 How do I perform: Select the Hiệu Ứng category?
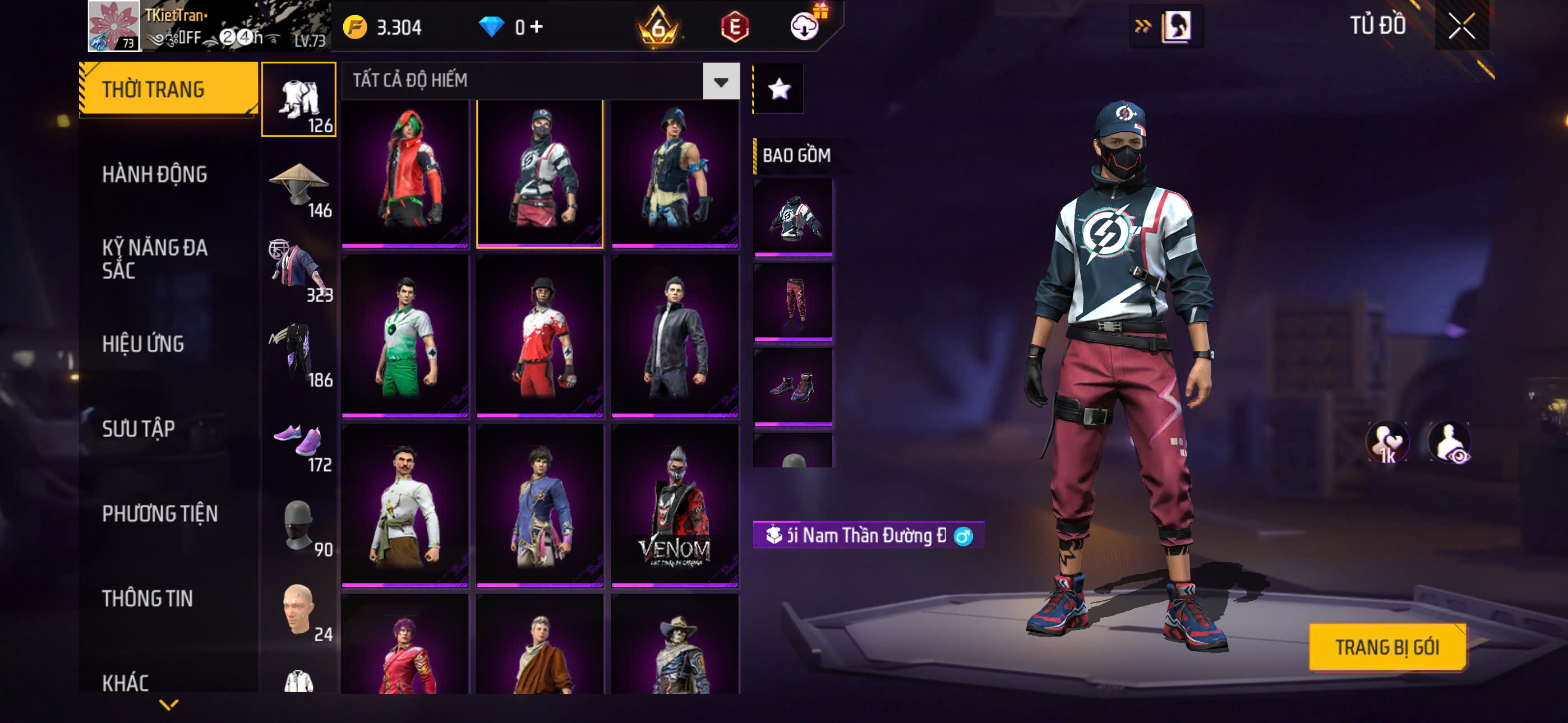[x=143, y=344]
